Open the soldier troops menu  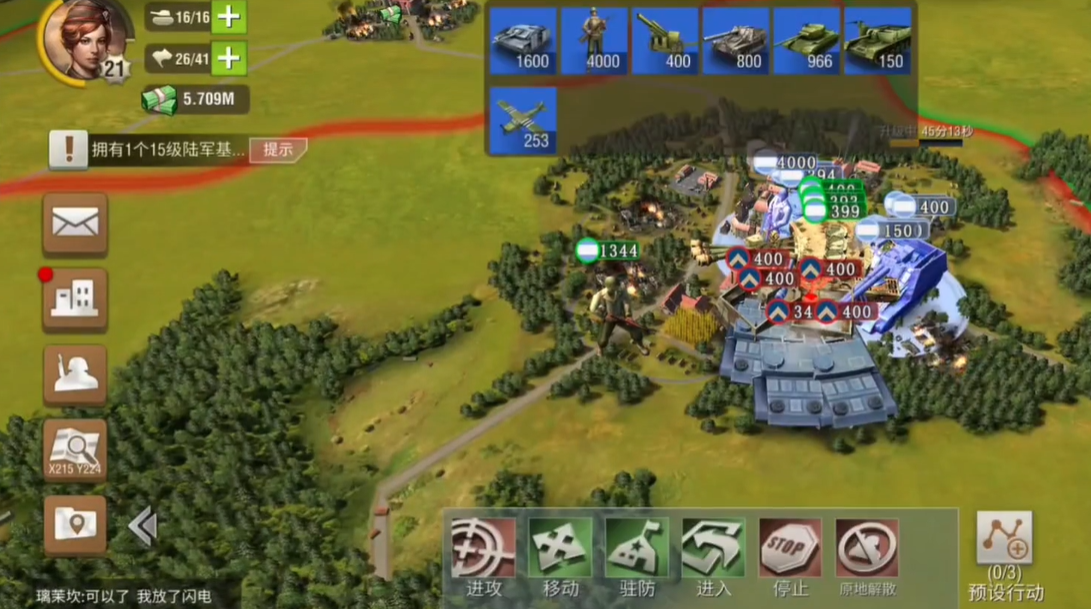(75, 374)
